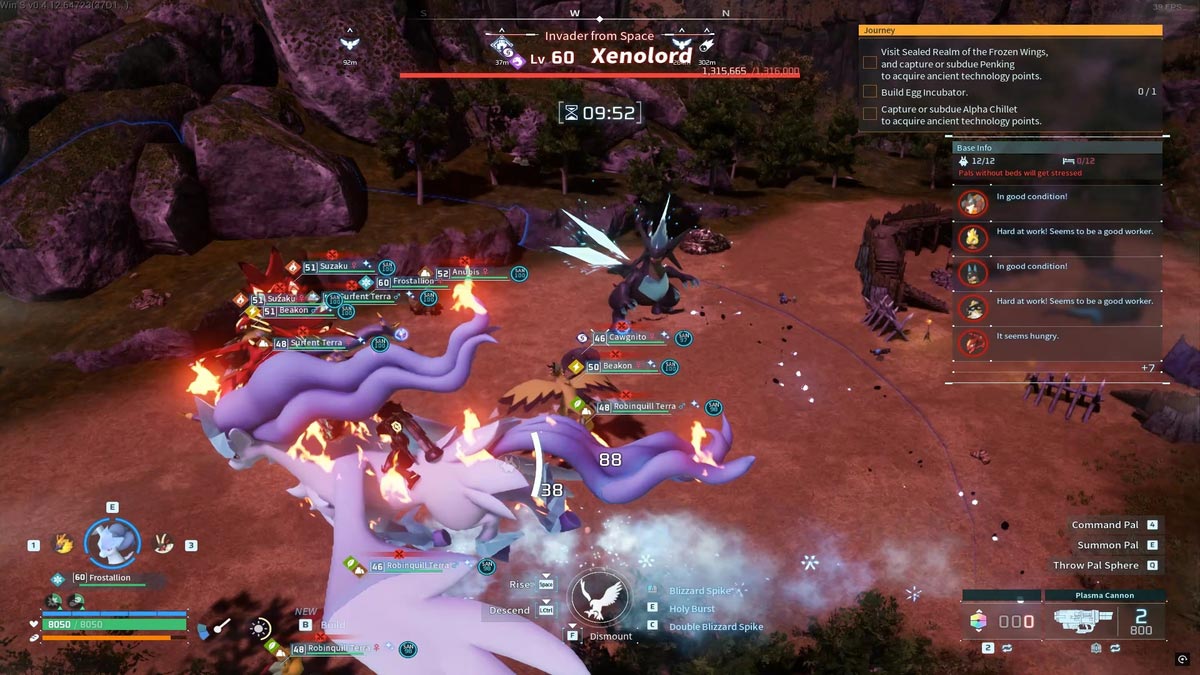Expand the +7 more base Pals
Screen dimensions: 1200x675
tap(1147, 368)
